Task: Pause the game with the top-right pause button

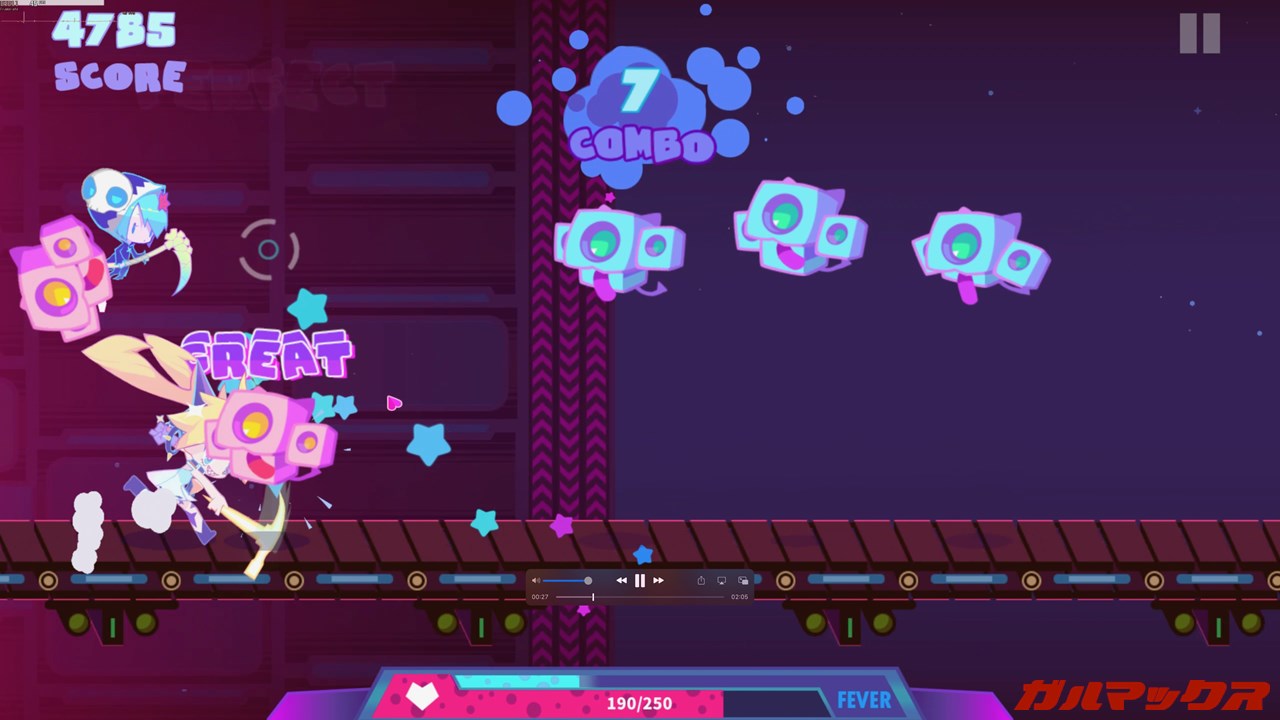Action: [x=1199, y=33]
